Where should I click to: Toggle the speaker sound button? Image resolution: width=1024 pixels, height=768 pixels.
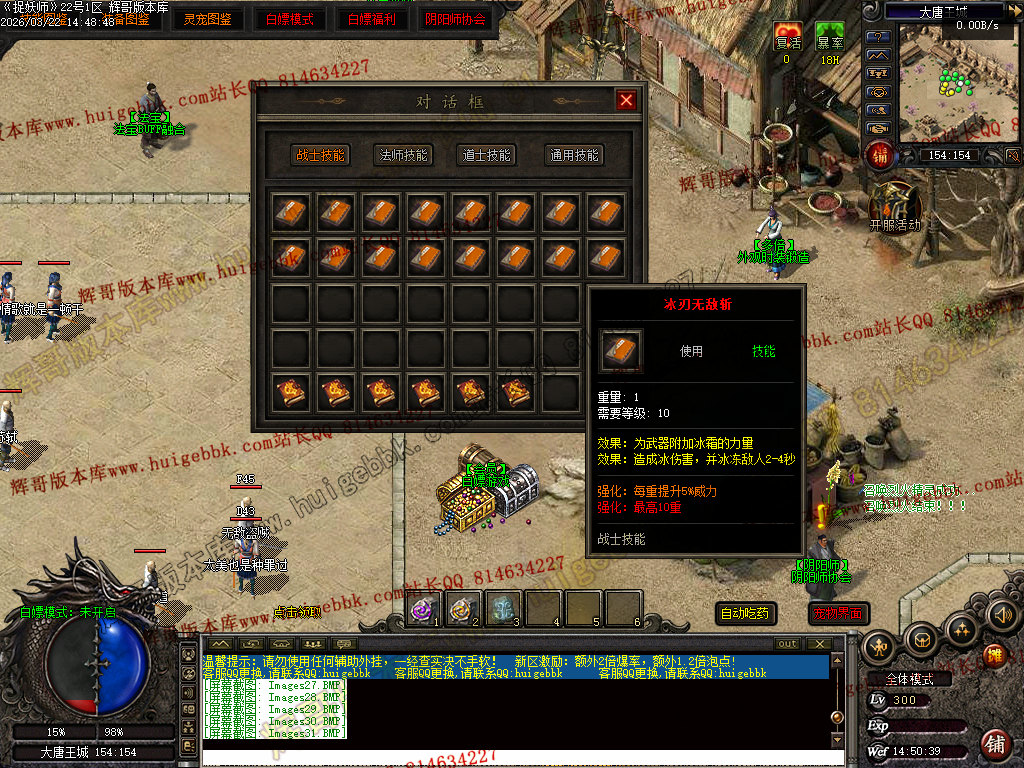click(x=1001, y=615)
